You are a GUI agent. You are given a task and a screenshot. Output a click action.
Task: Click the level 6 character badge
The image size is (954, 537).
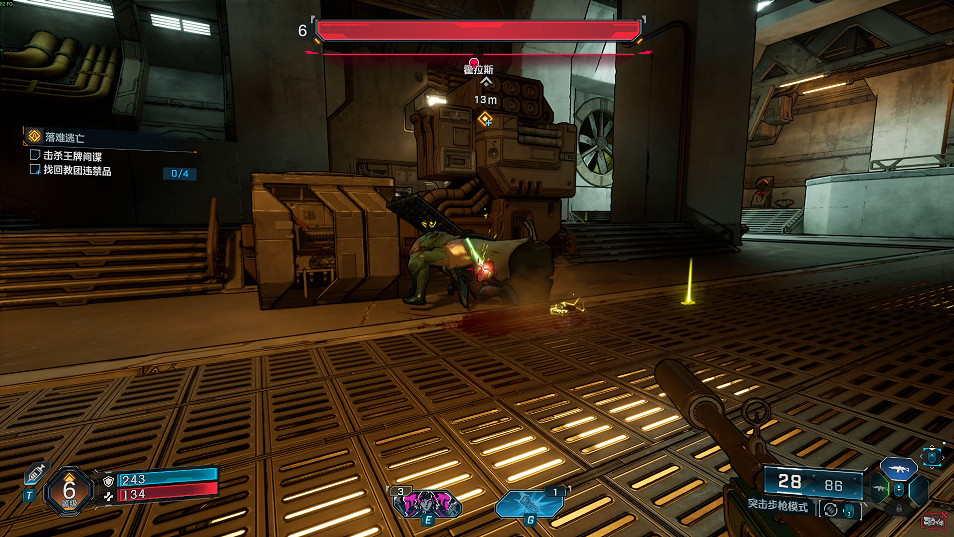69,490
